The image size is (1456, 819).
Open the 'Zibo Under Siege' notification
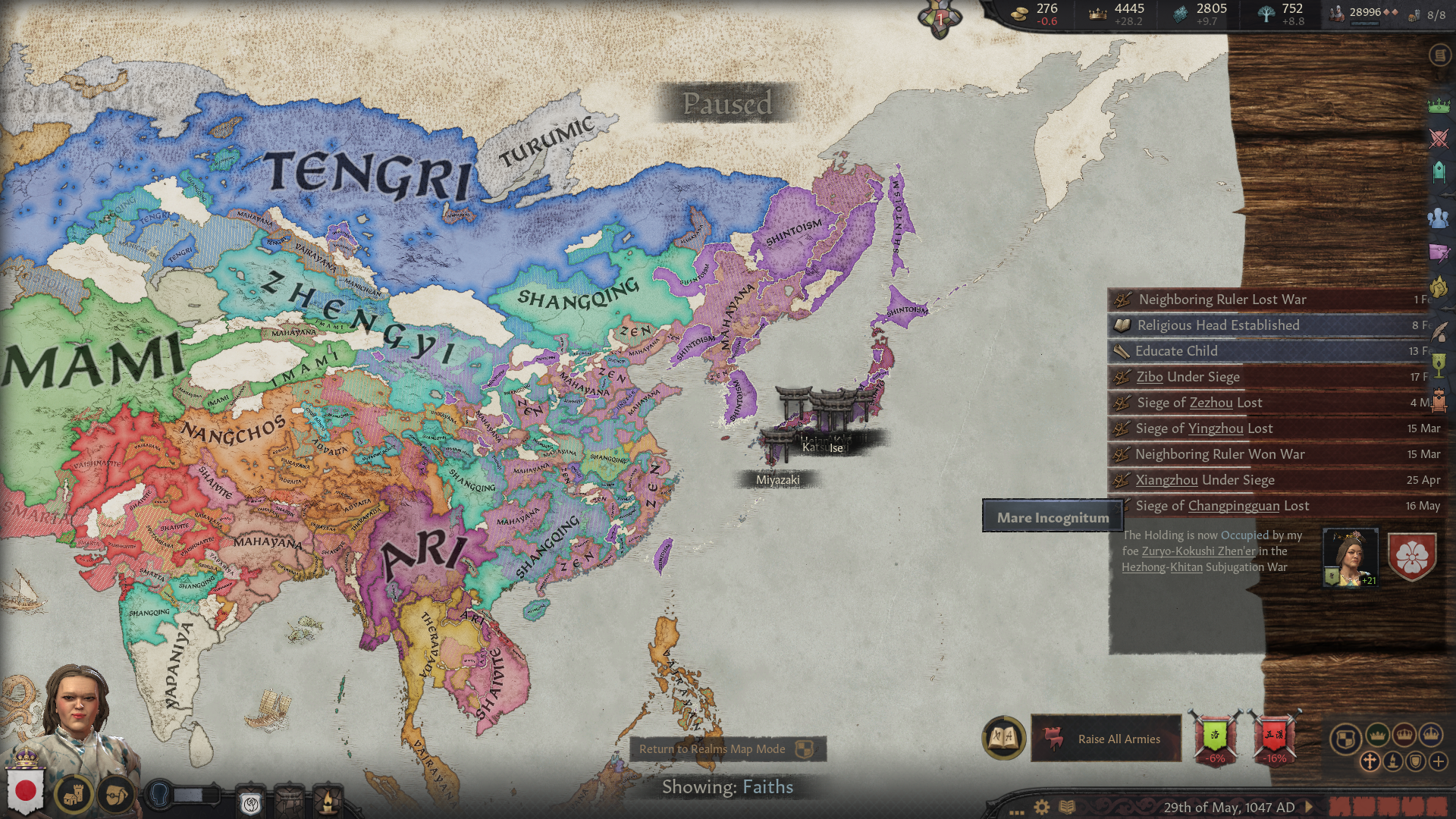pos(1188,377)
